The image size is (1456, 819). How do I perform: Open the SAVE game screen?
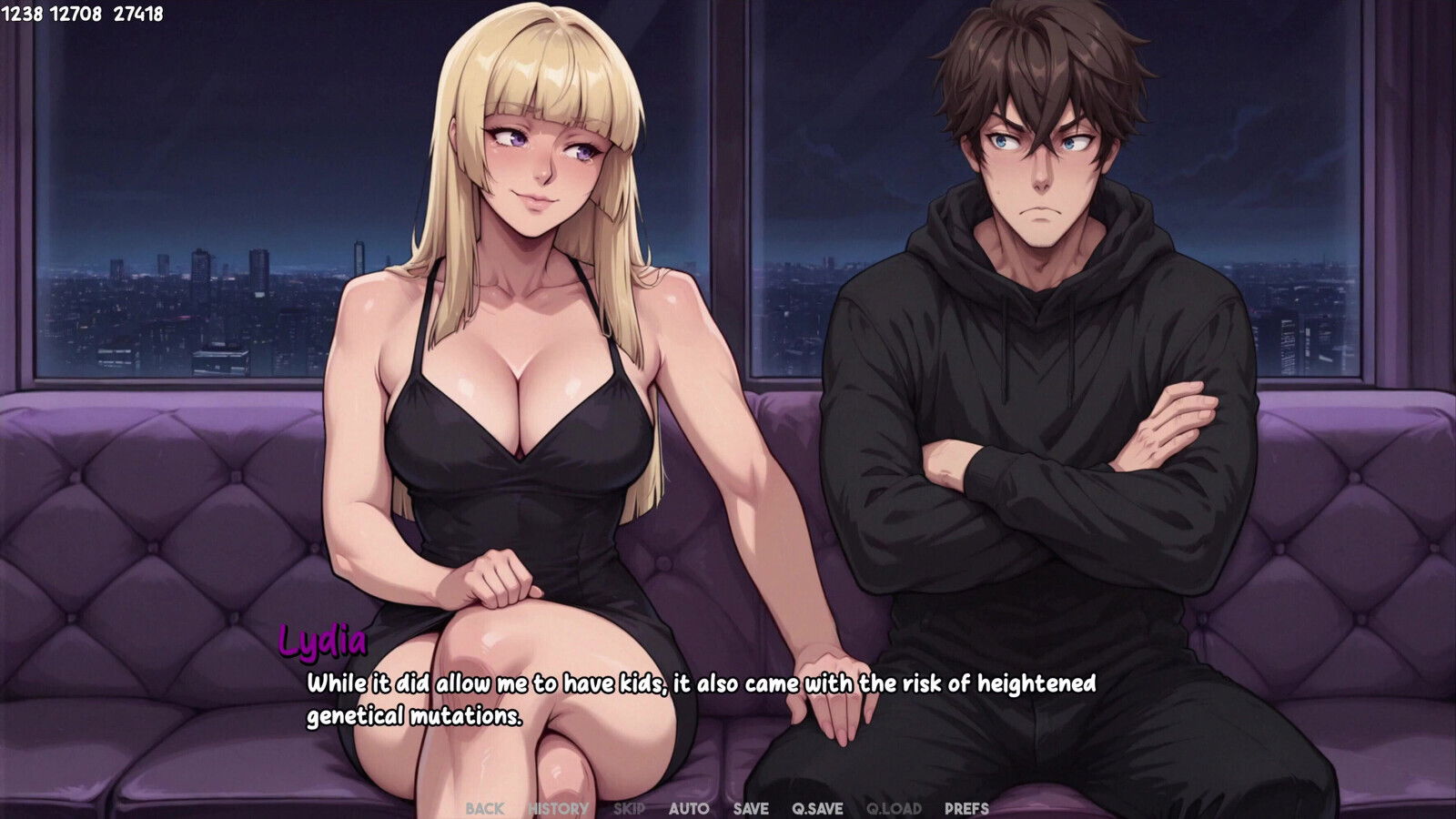tap(751, 807)
